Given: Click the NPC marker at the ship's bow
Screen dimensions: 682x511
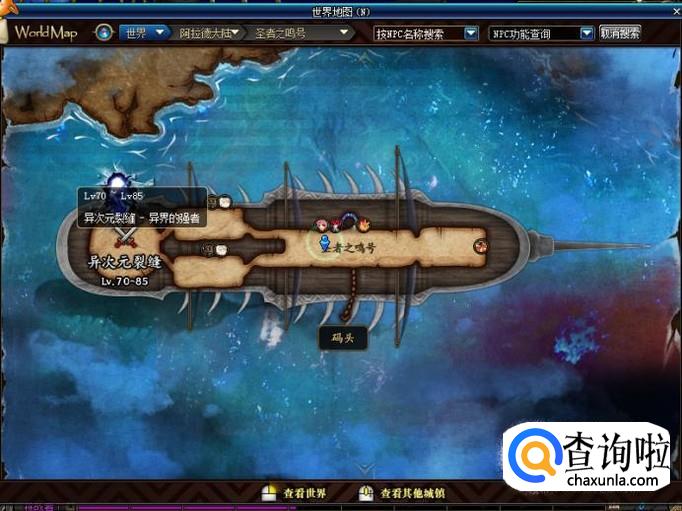Looking at the screenshot, I should [x=480, y=243].
